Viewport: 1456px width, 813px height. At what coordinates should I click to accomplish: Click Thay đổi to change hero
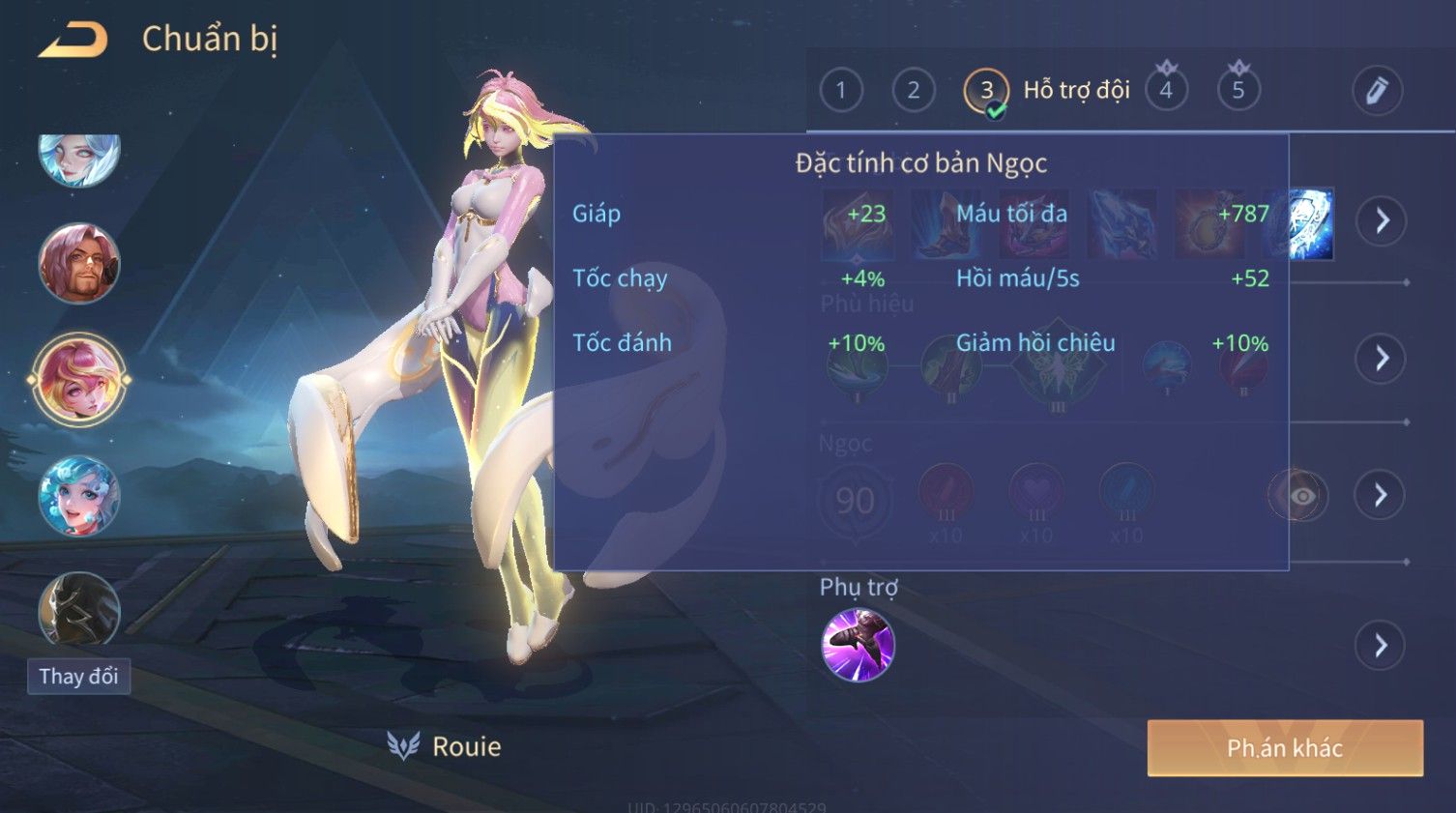[x=78, y=676]
